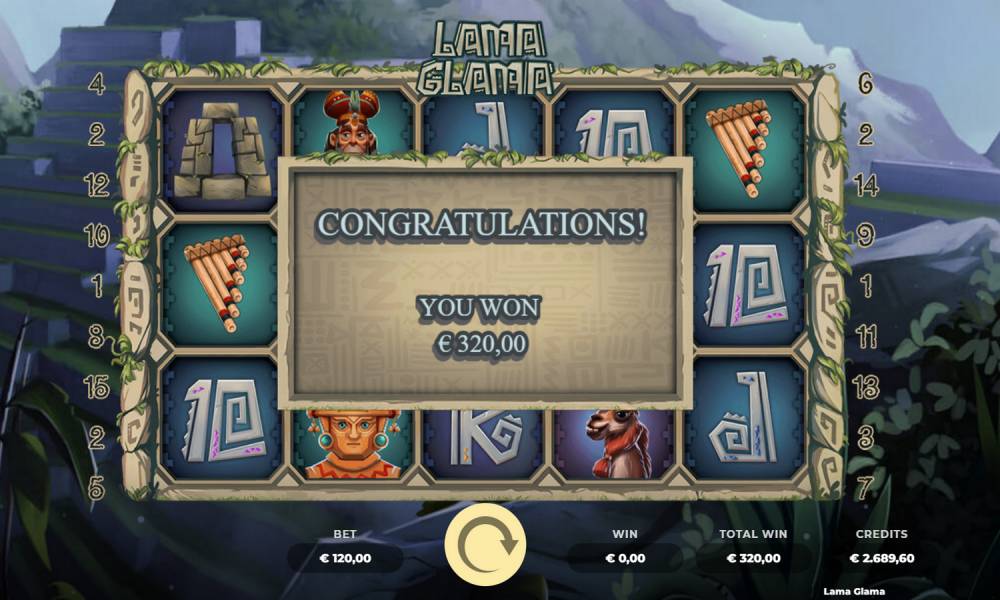Show payline number 6 marker
Viewport: 1000px width, 600px height.
coord(866,84)
